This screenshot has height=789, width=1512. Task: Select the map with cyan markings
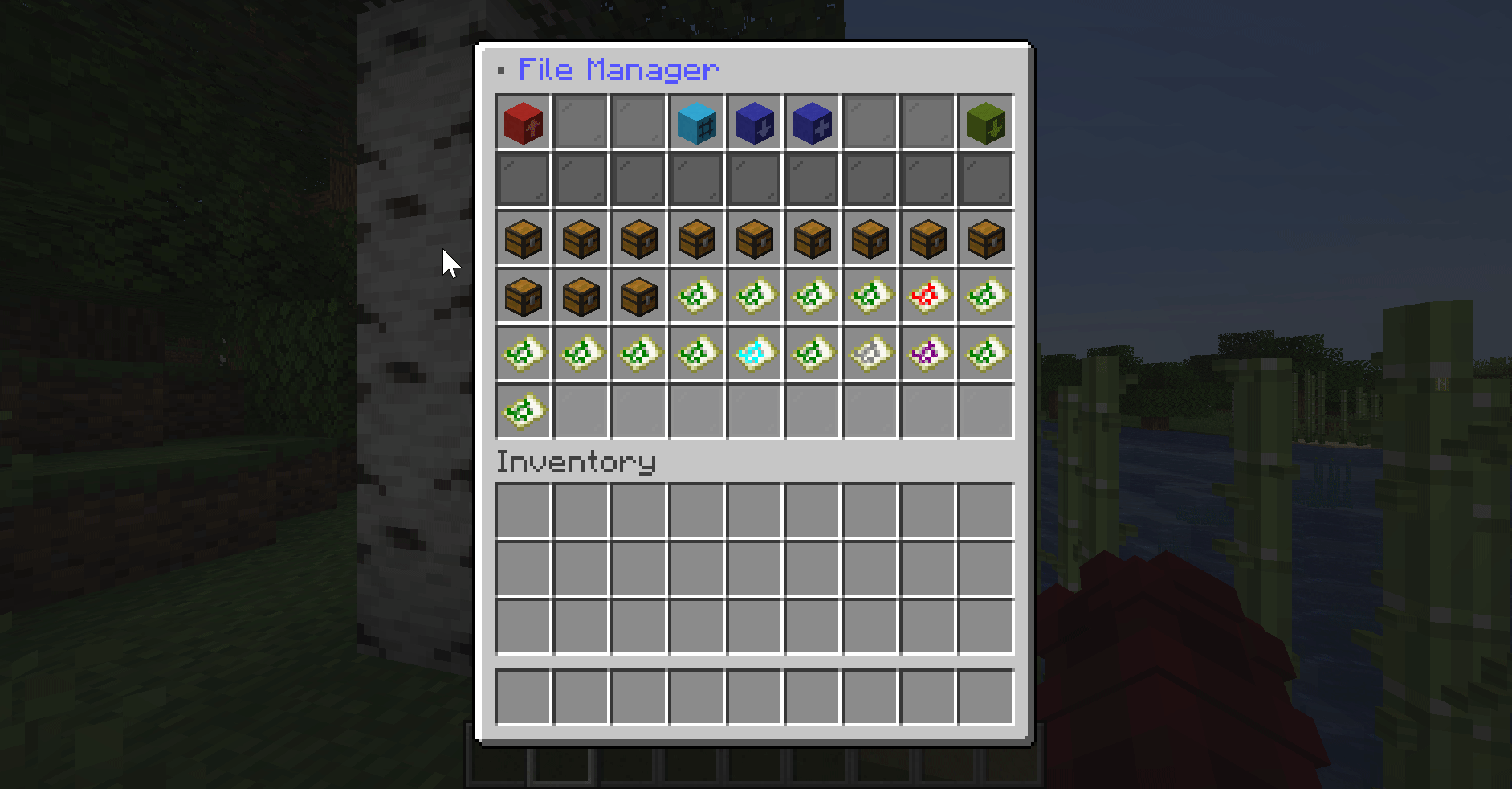pyautogui.click(x=754, y=354)
